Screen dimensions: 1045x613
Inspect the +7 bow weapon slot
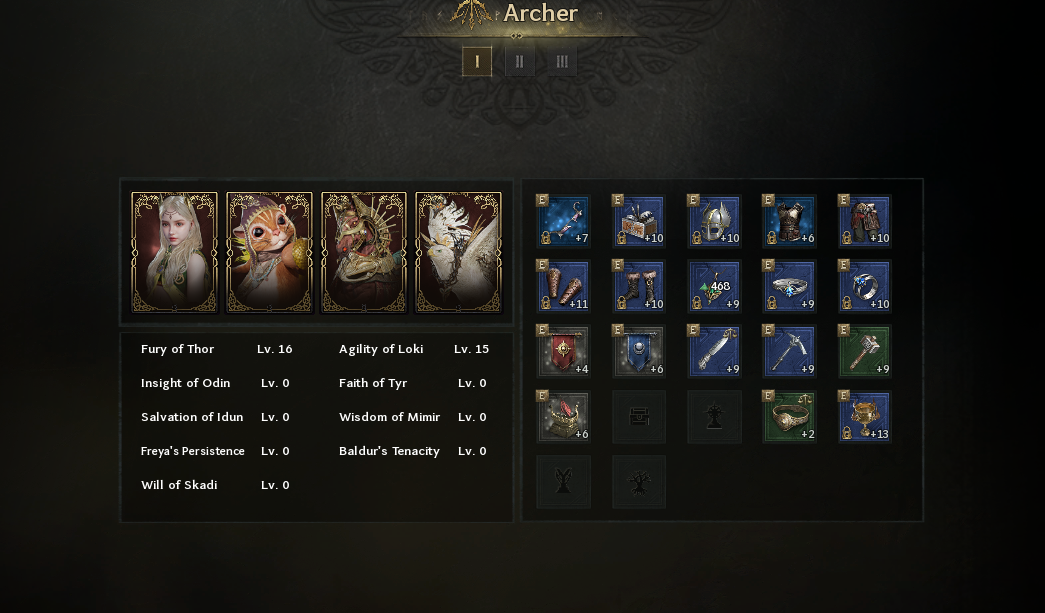[x=564, y=222]
